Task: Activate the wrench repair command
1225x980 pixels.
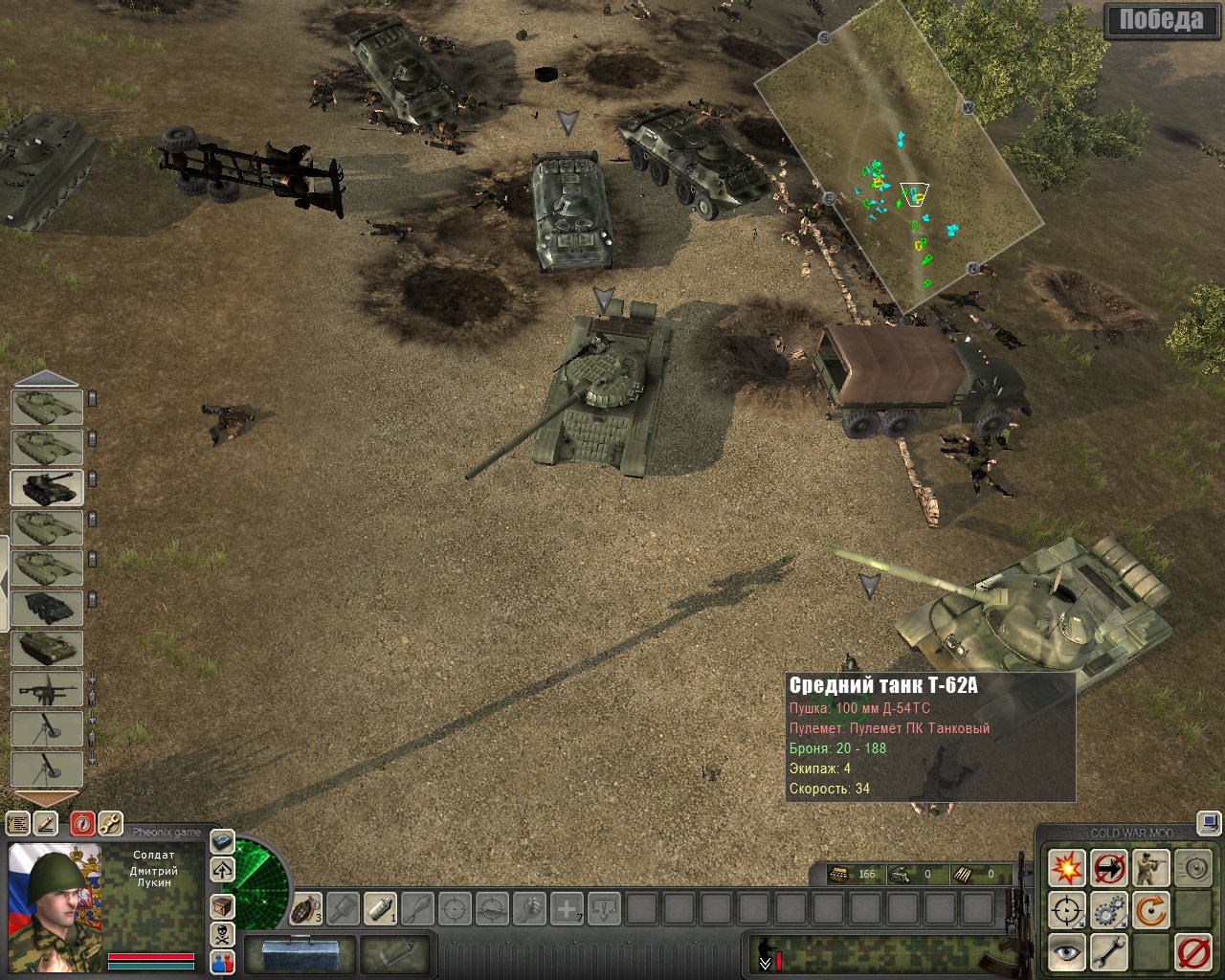Action: click(x=1109, y=953)
